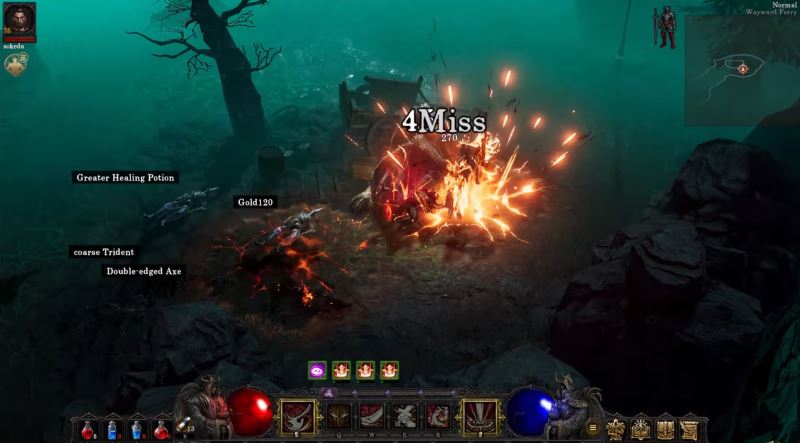Screen dimensions: 800x443
Task: Select the gold-framed skill beside the blue orb
Action: pos(481,415)
